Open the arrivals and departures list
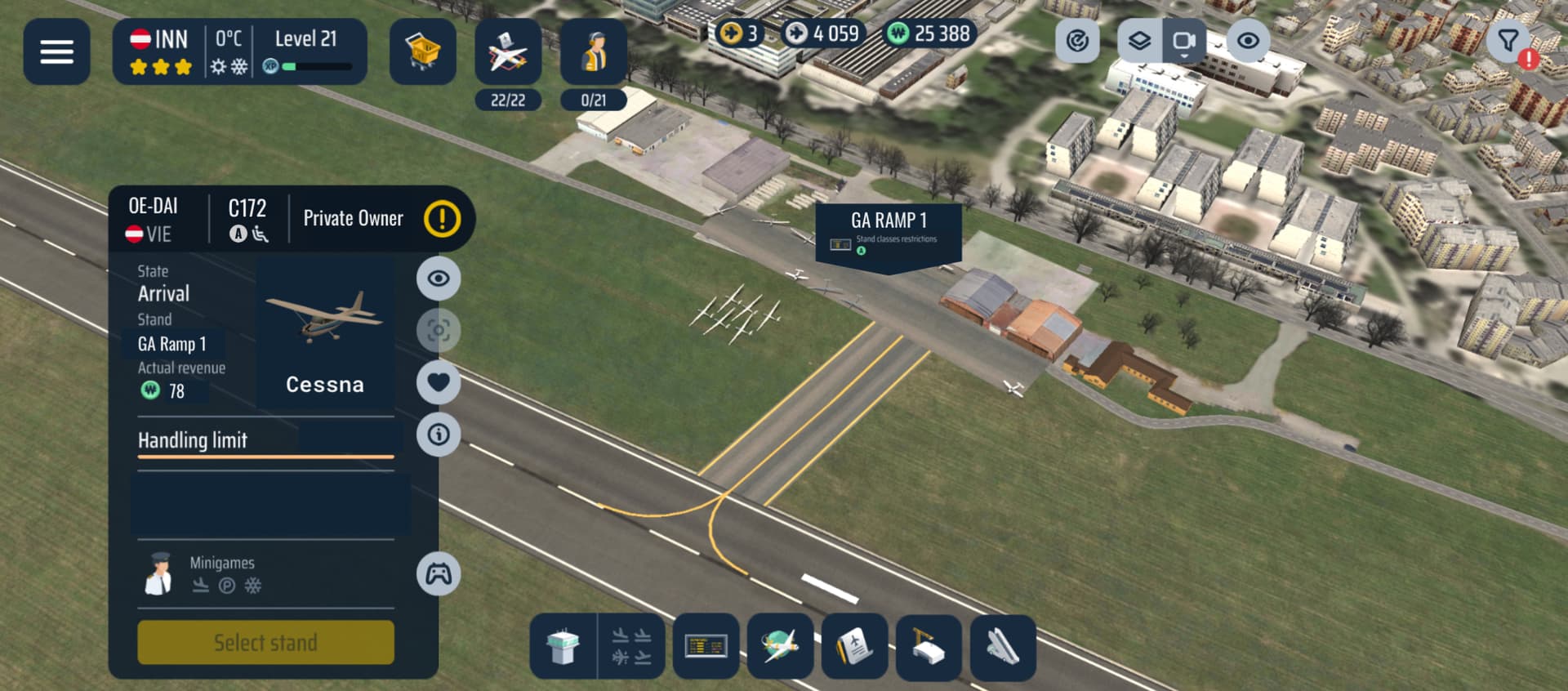 [631, 647]
